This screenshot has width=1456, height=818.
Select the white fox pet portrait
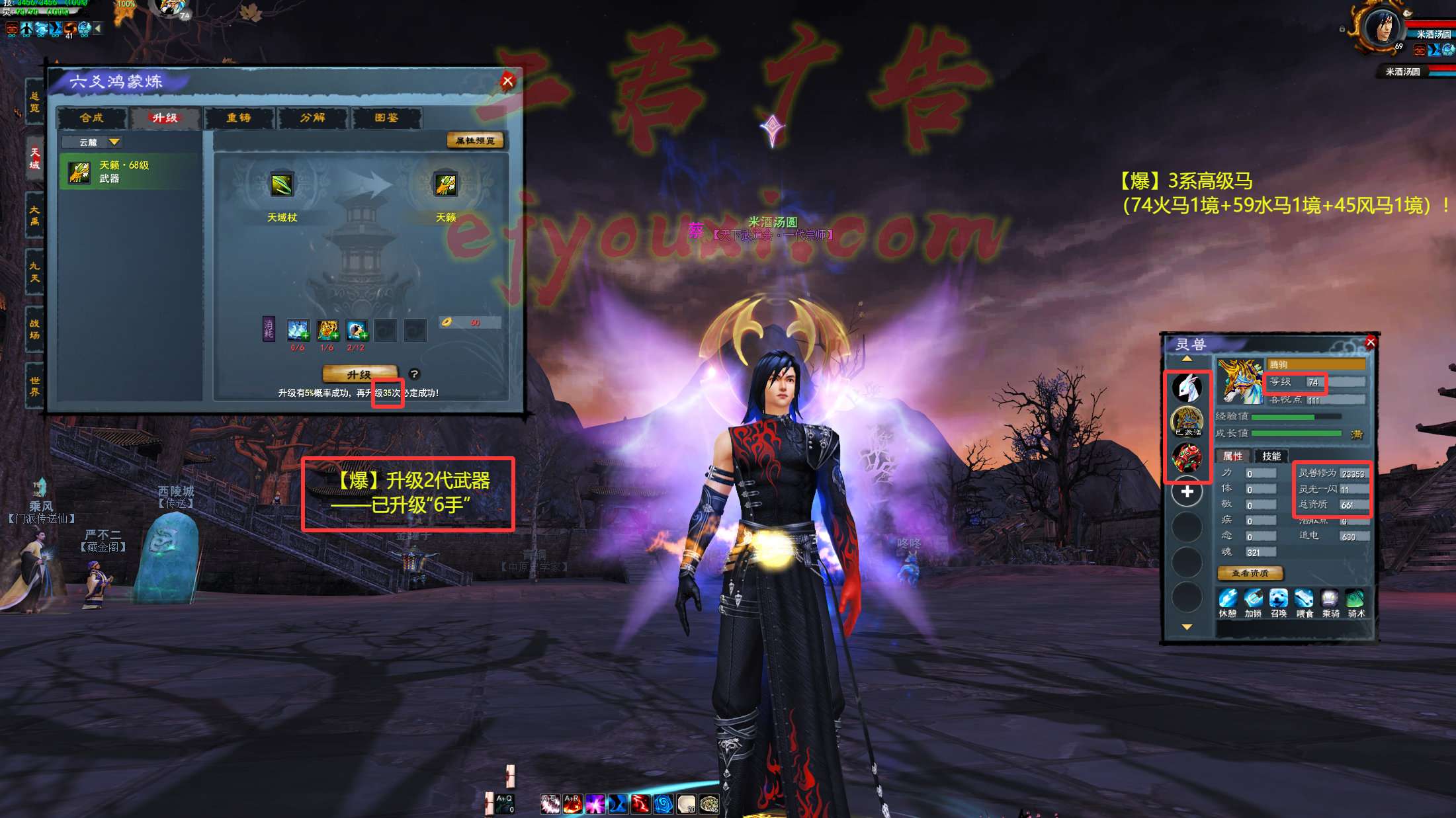coord(1187,388)
